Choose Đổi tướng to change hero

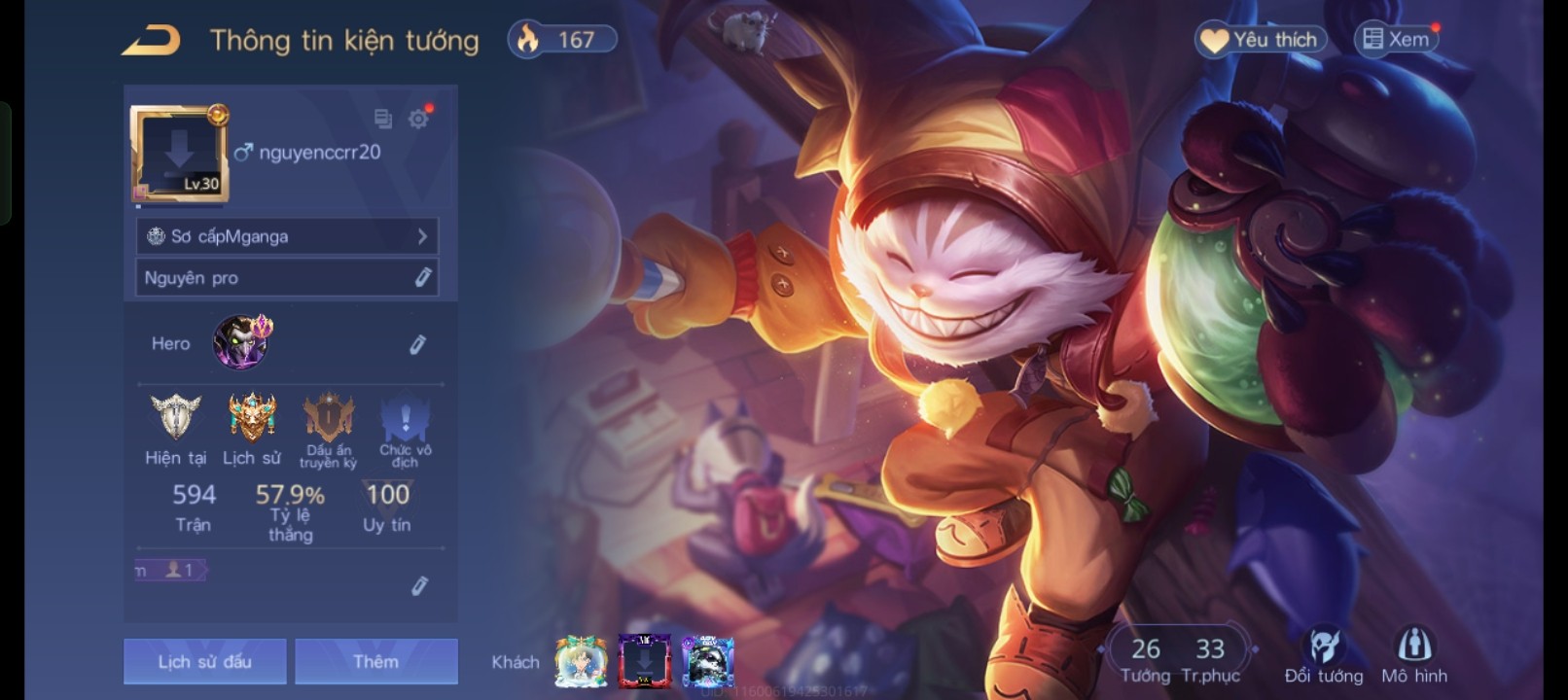coord(1324,656)
